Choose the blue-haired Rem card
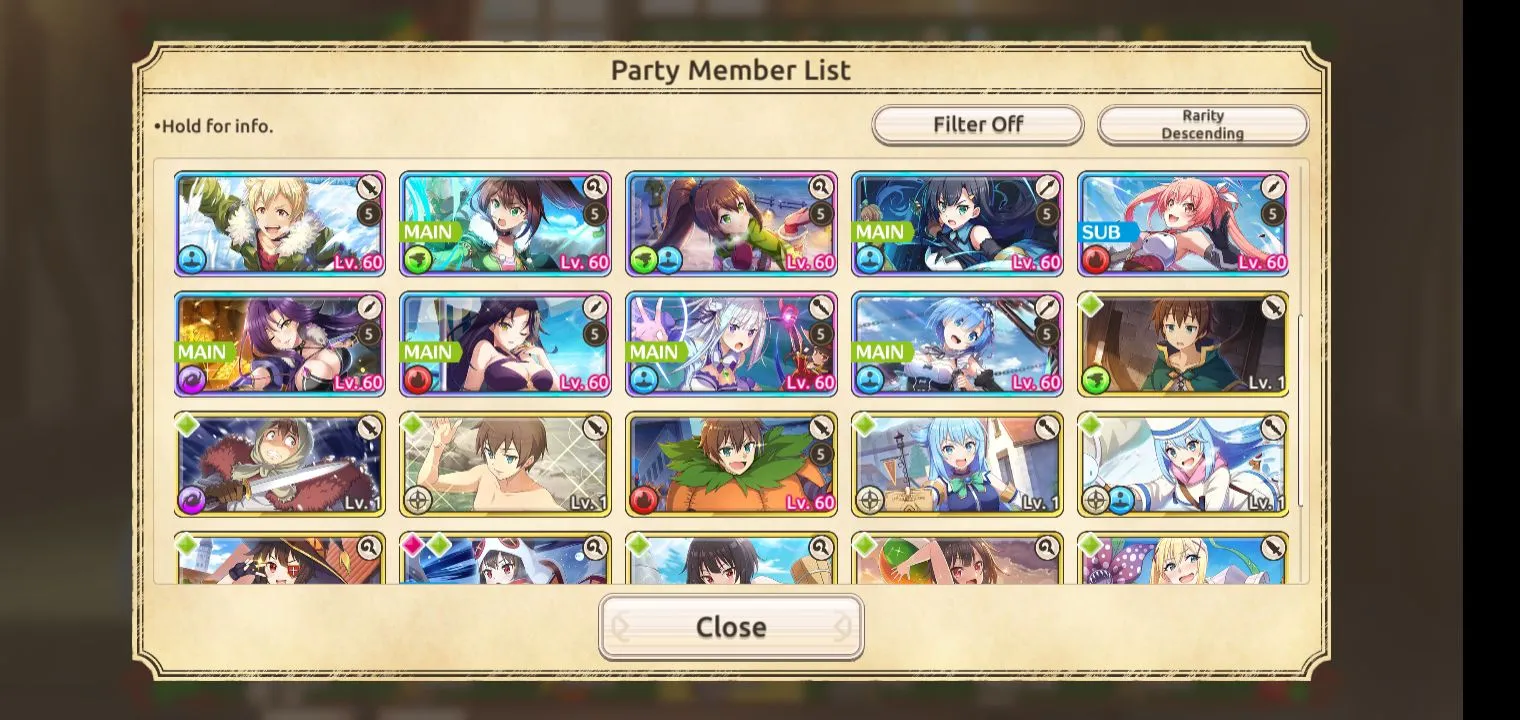Screen dimensions: 1520x720 [x=957, y=344]
